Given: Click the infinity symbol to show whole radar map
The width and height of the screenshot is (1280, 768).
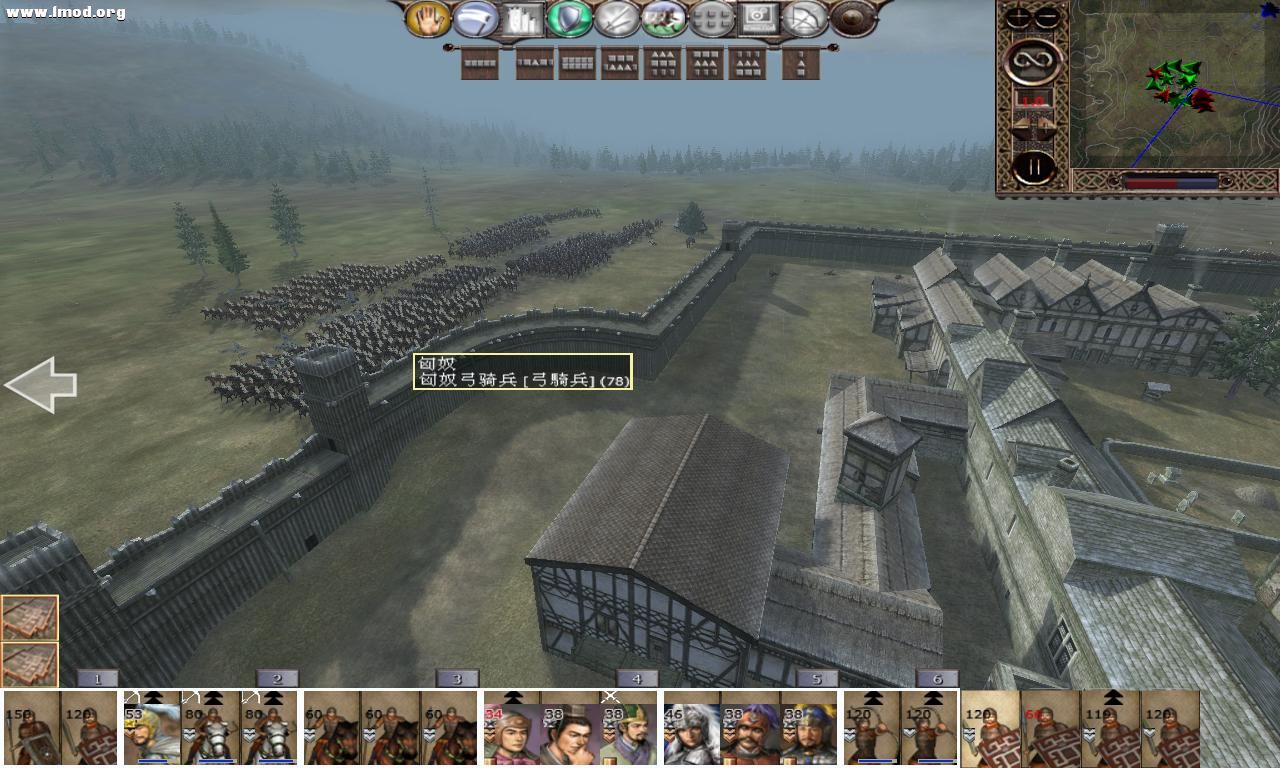Looking at the screenshot, I should (x=1031, y=60).
